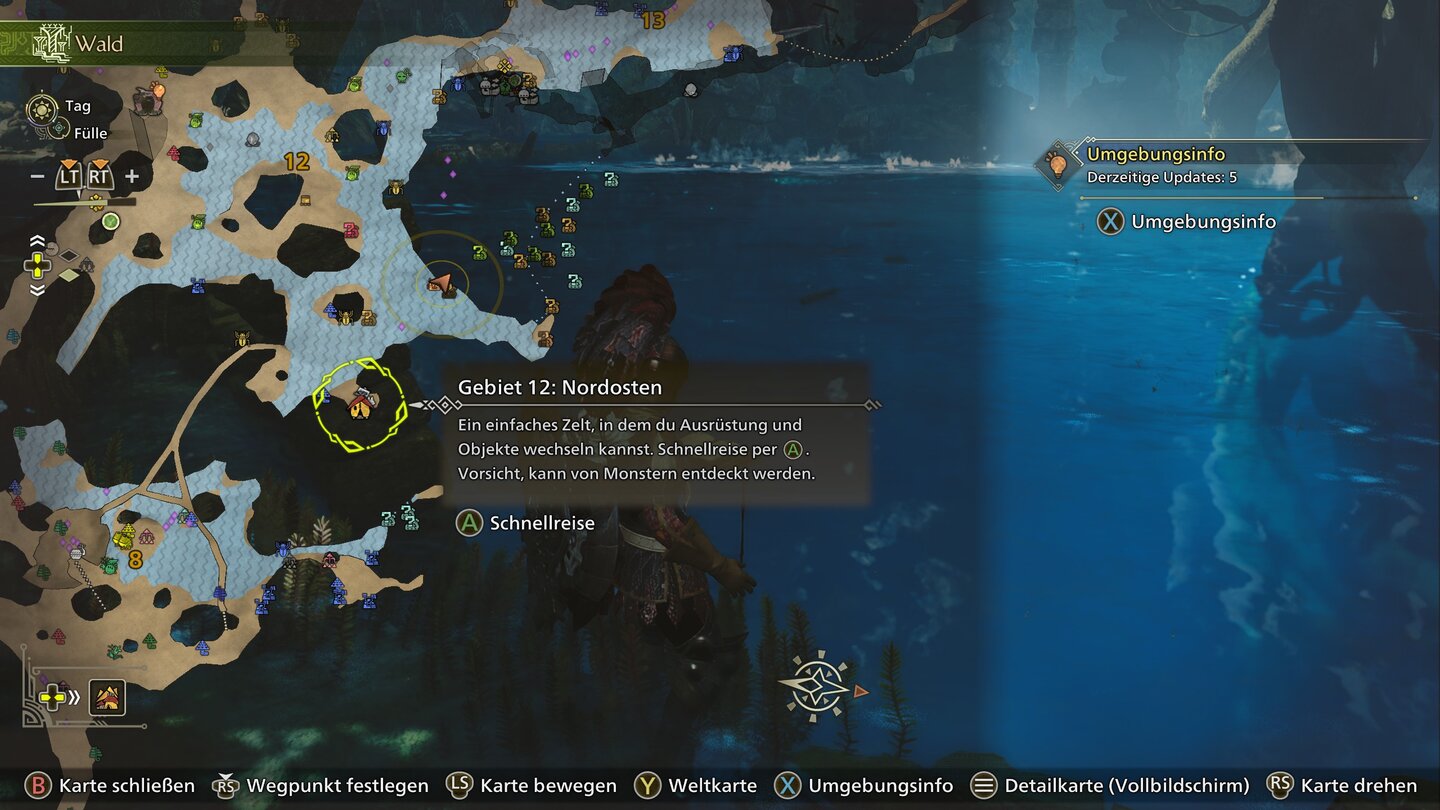Click the area 13 number label
Image resolution: width=1440 pixels, height=810 pixels.
653,20
